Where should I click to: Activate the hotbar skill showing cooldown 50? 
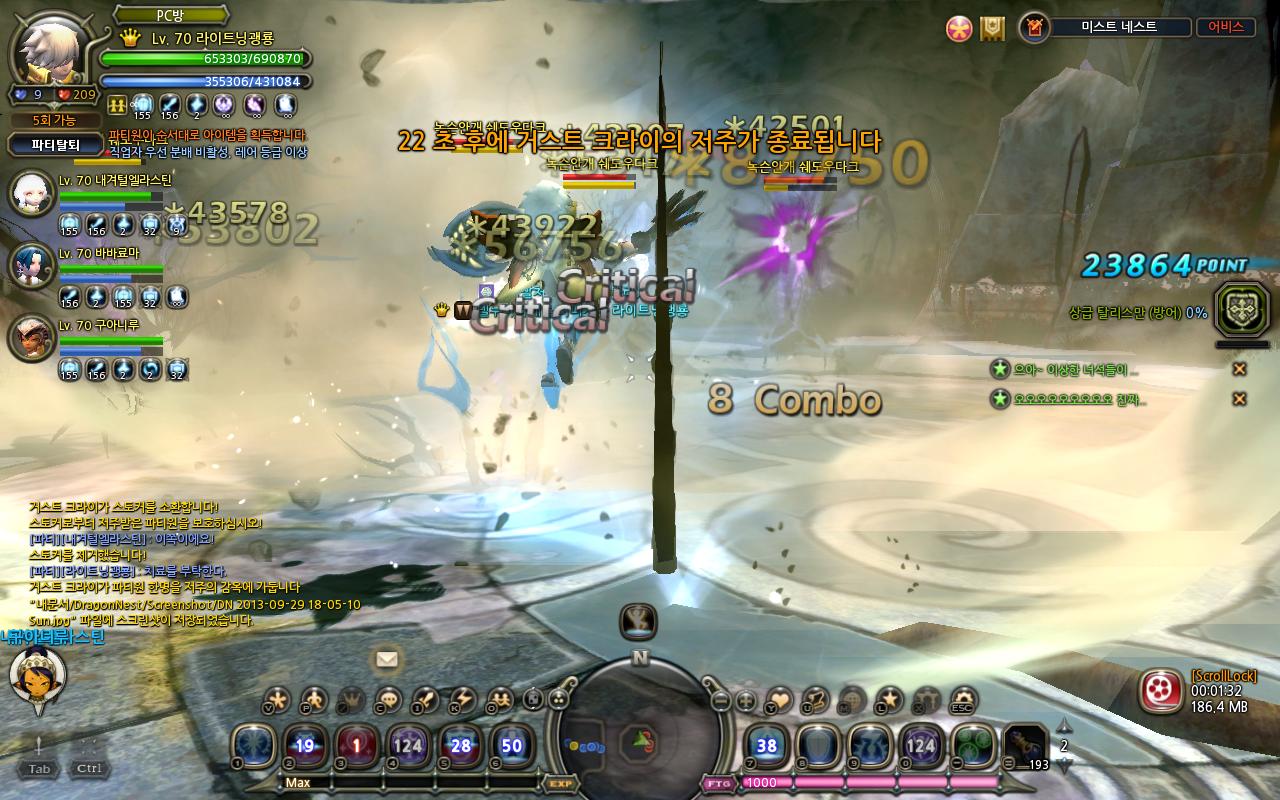[x=512, y=745]
